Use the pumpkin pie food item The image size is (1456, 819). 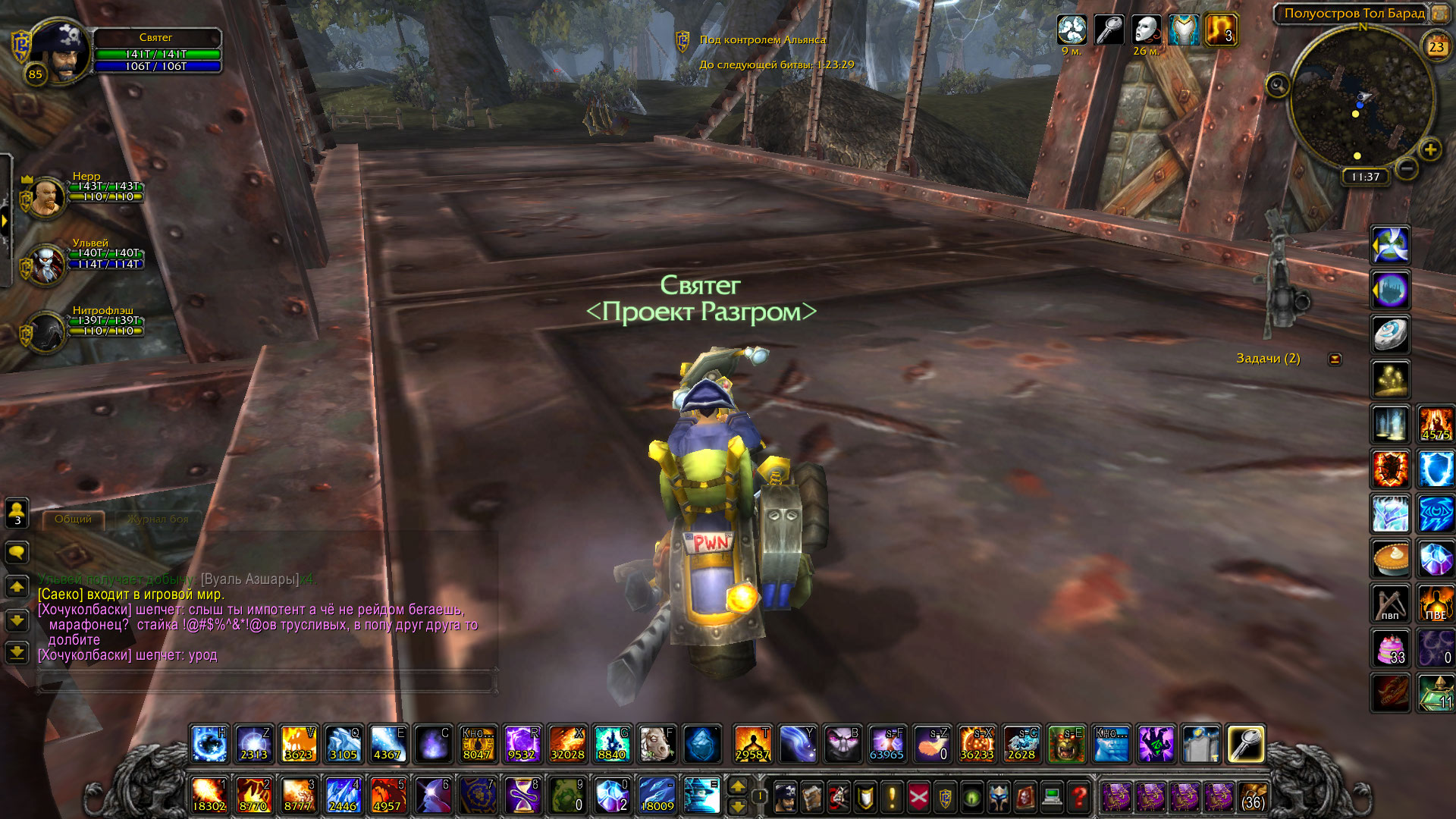coord(1391,560)
